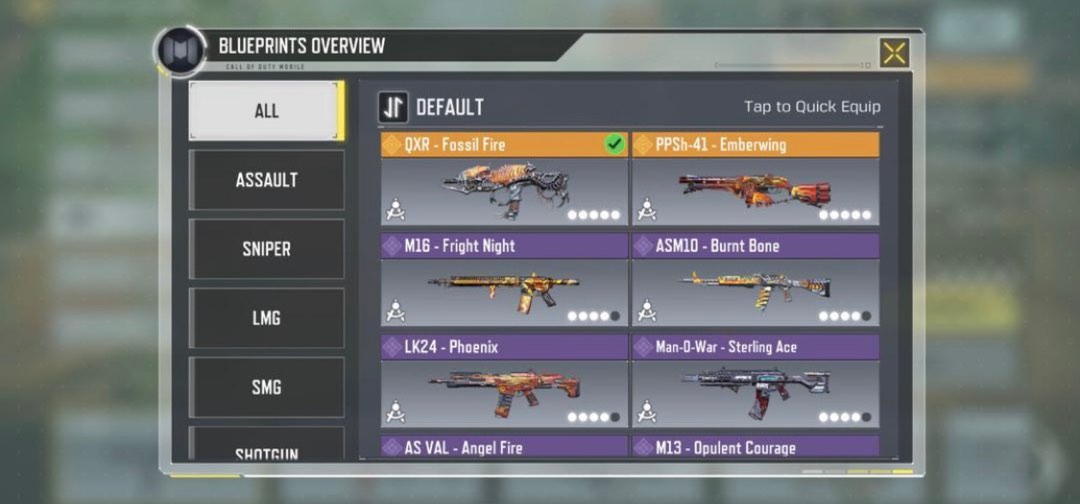This screenshot has height=504, width=1080.
Task: Choose the AS VAL - Angel Fire blueprint
Action: [x=504, y=447]
